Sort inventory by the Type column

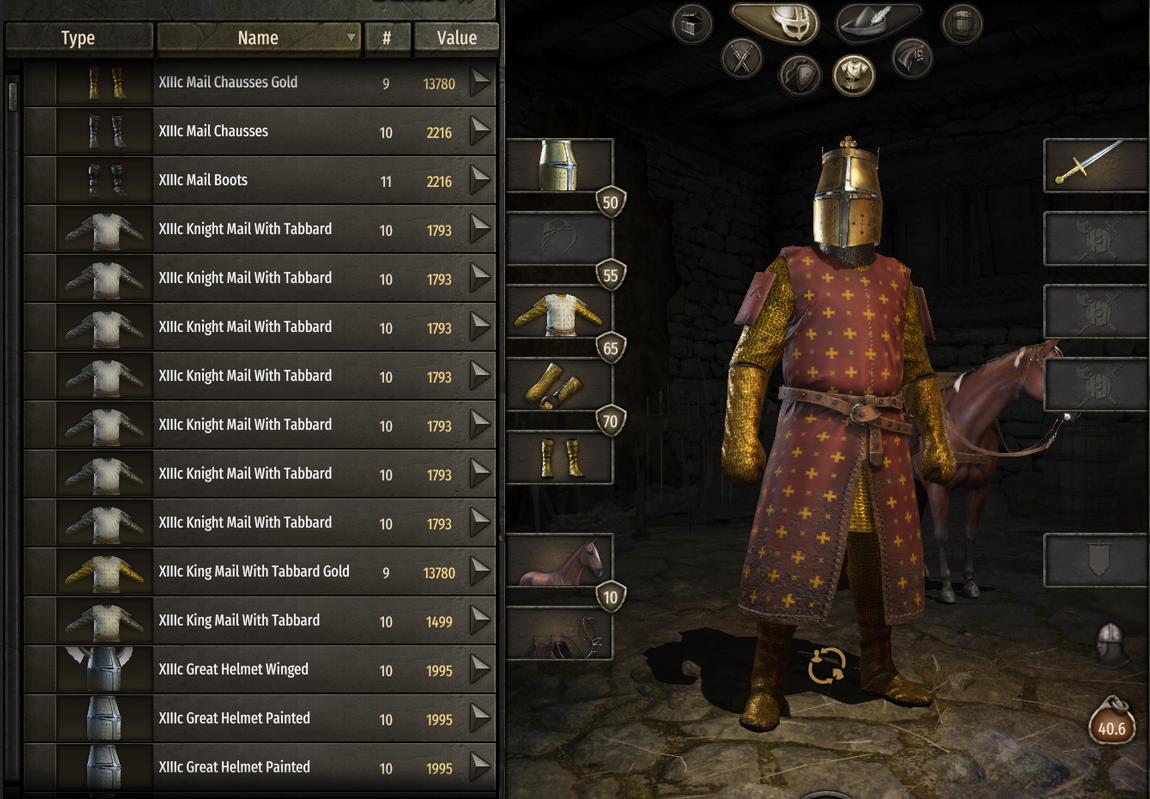pos(78,38)
